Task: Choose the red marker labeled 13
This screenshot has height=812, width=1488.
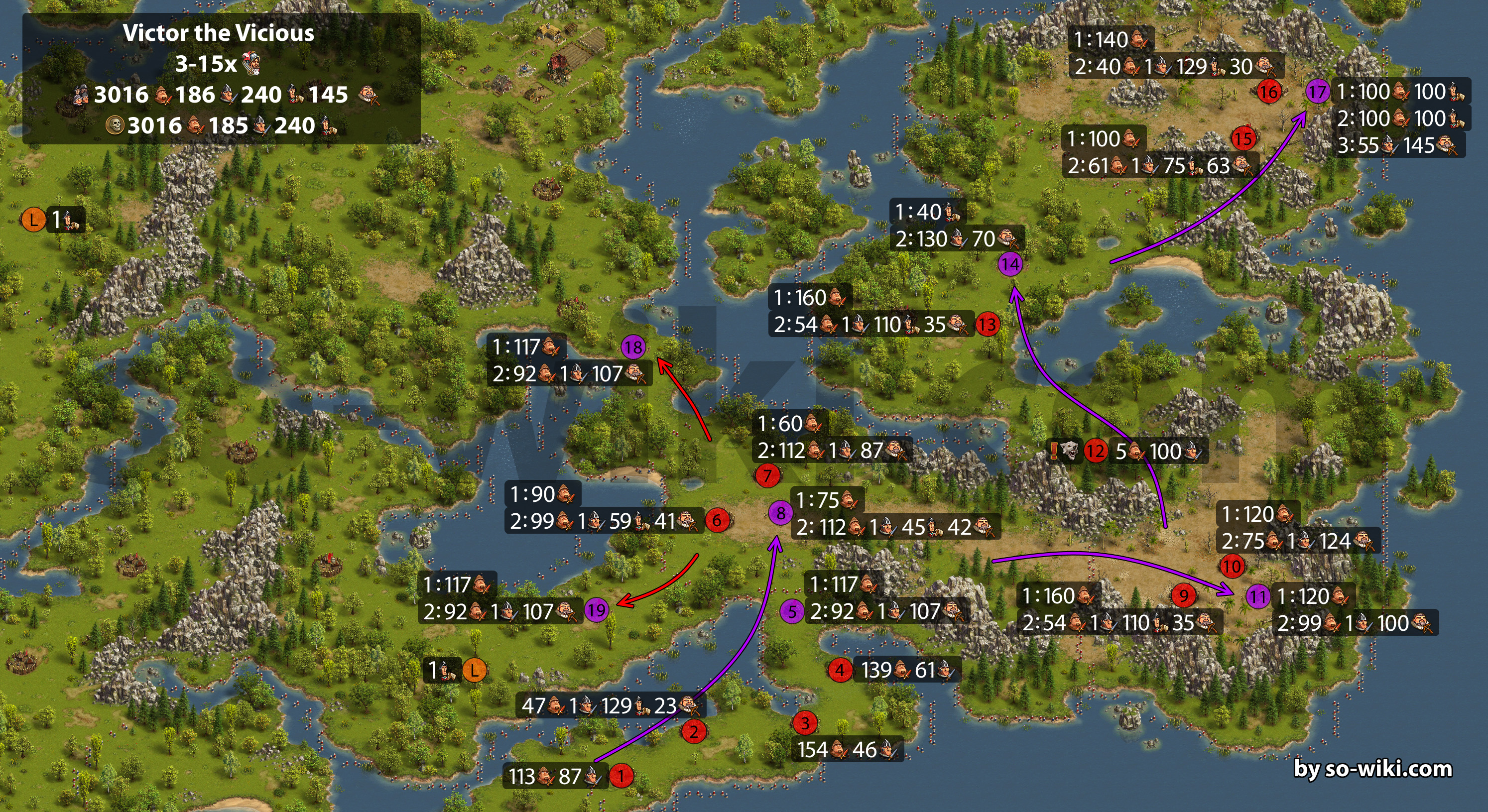Action: click(987, 324)
